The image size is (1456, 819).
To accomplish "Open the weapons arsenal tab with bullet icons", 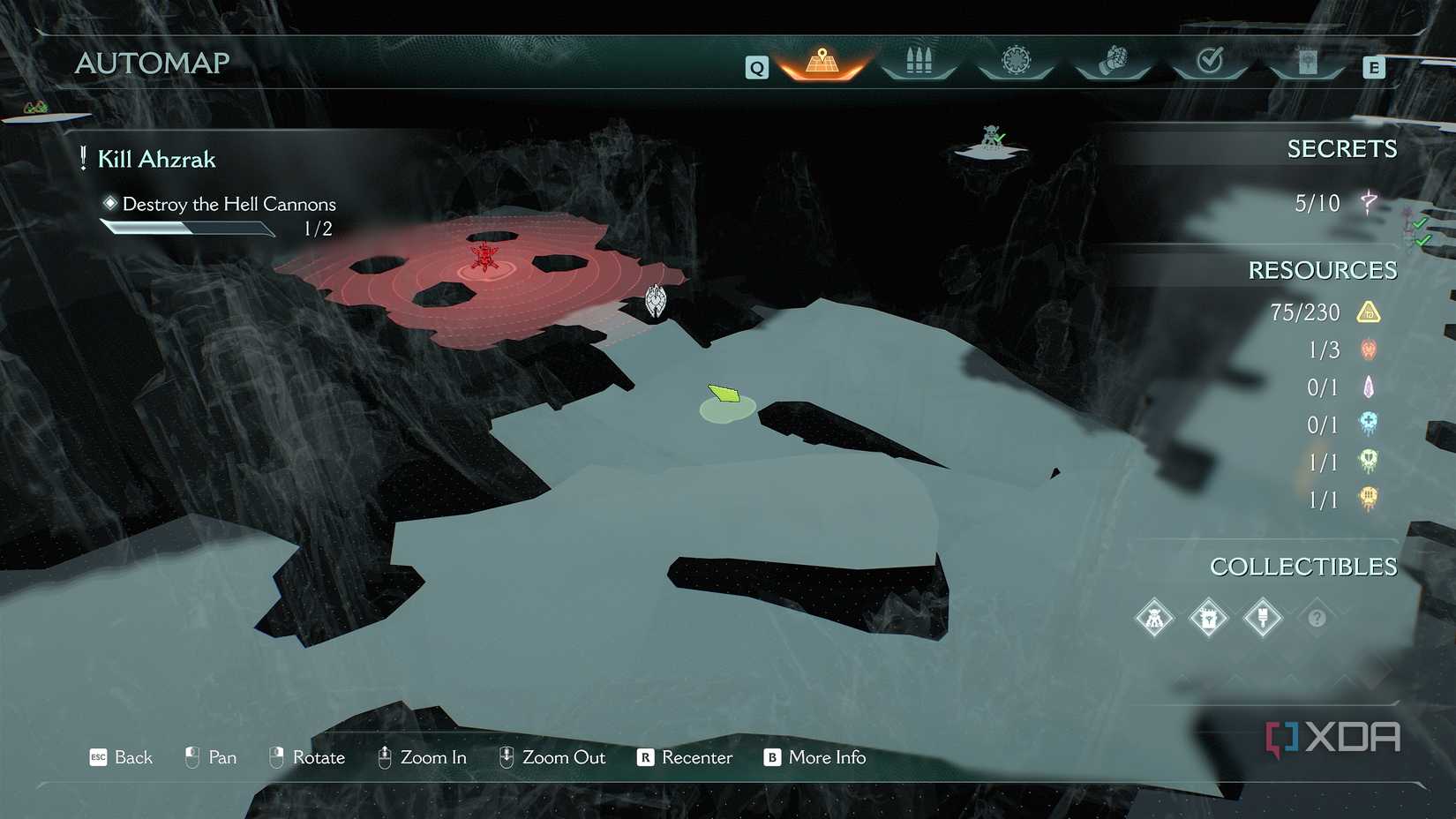I will point(918,62).
